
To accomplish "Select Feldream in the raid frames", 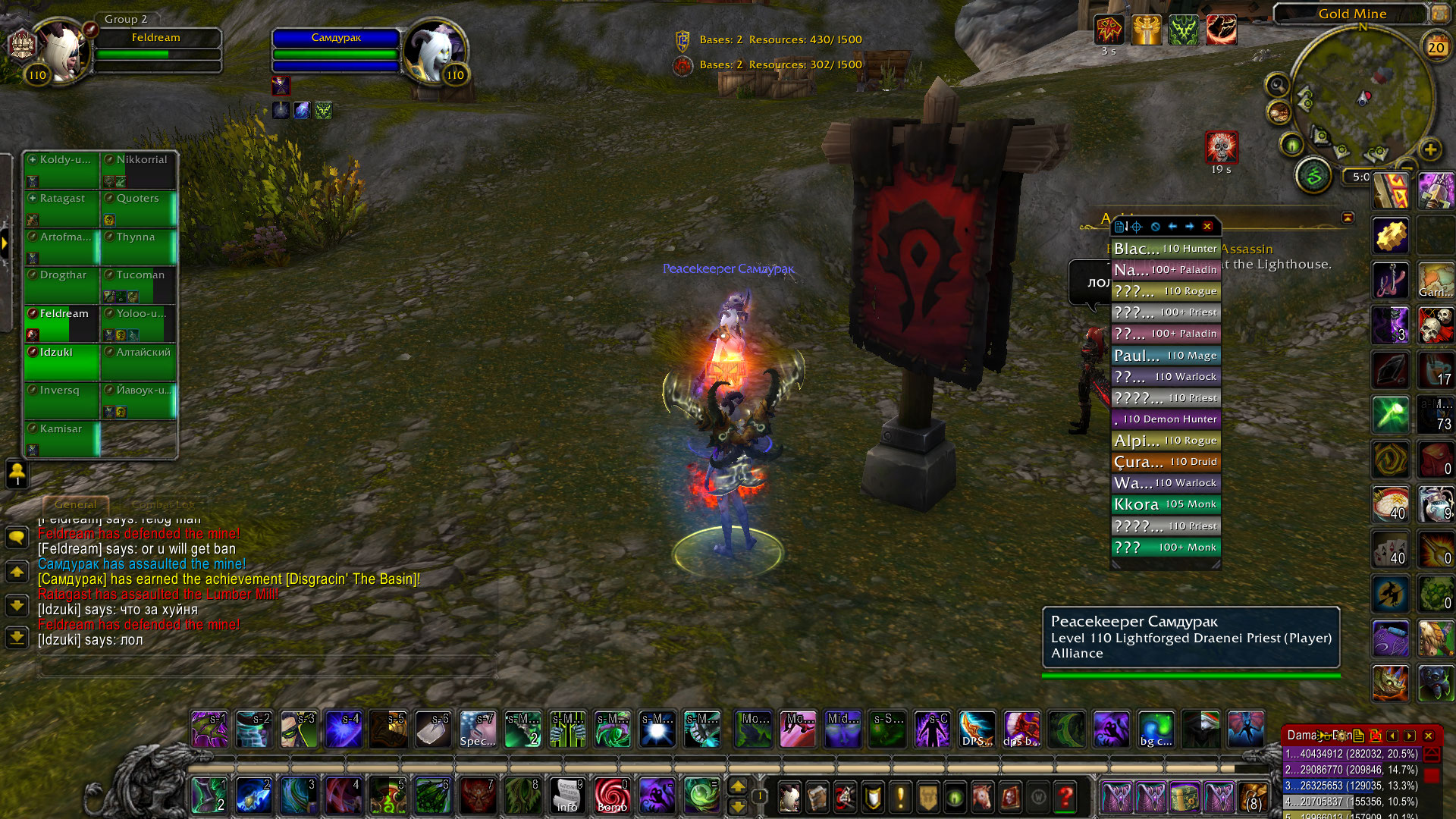I will click(61, 323).
